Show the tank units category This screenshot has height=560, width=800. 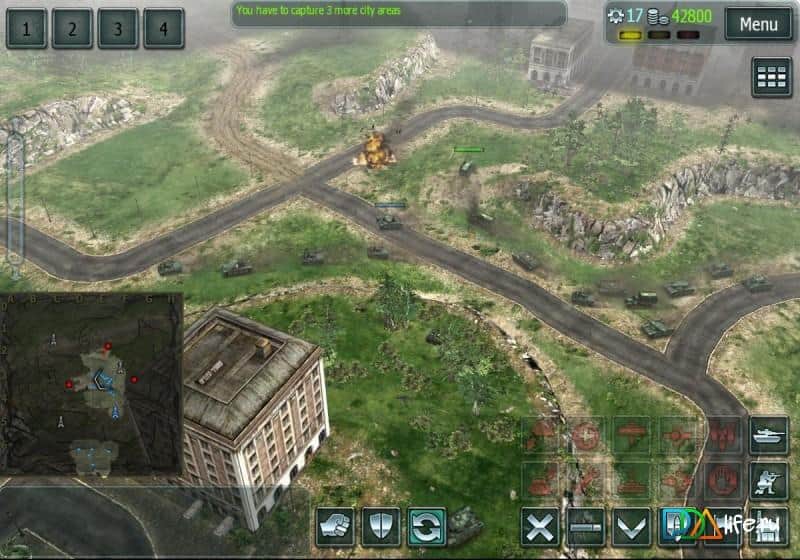coord(769,434)
